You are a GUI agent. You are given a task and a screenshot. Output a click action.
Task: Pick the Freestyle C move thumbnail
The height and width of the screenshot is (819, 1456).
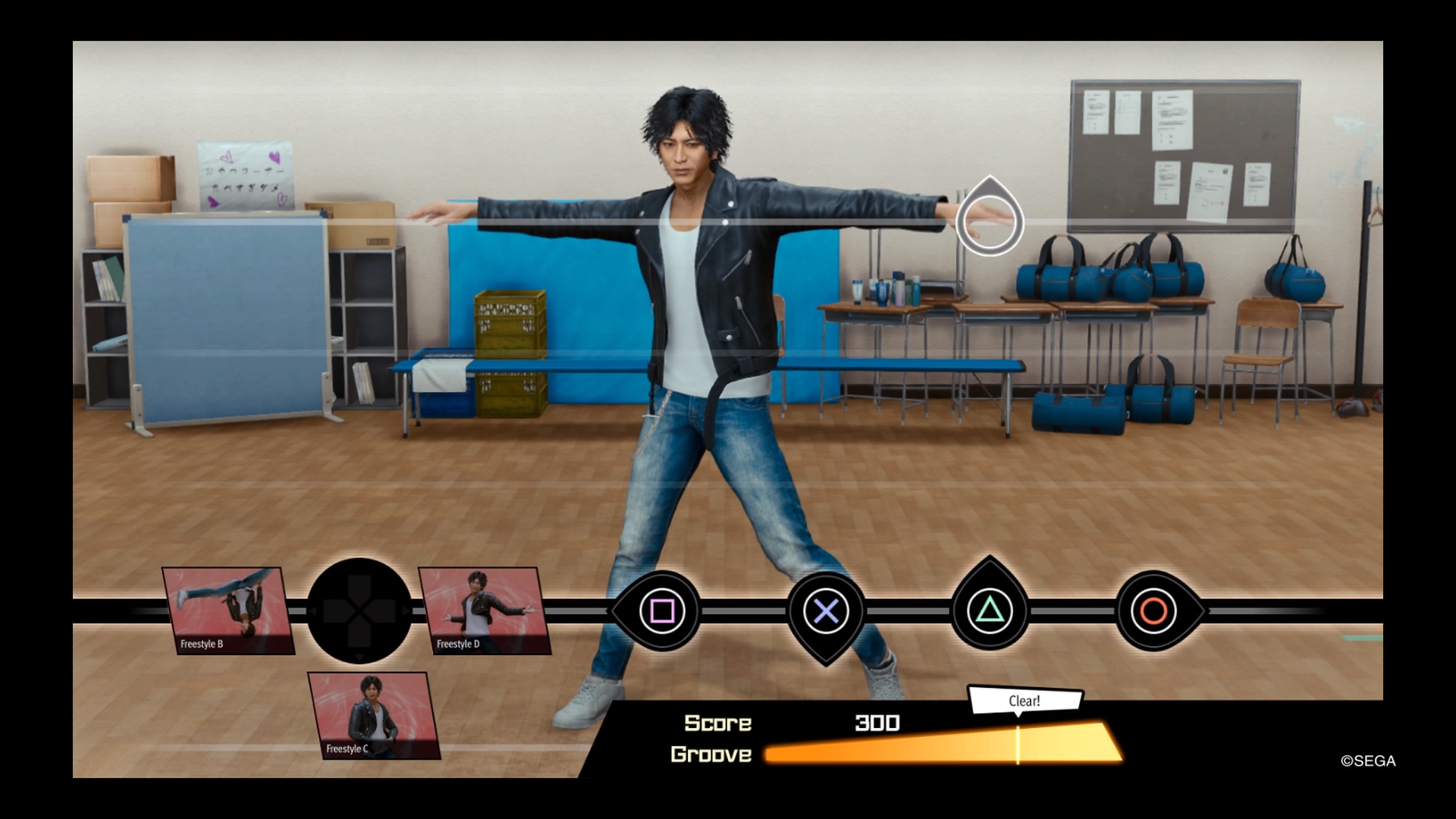[373, 715]
